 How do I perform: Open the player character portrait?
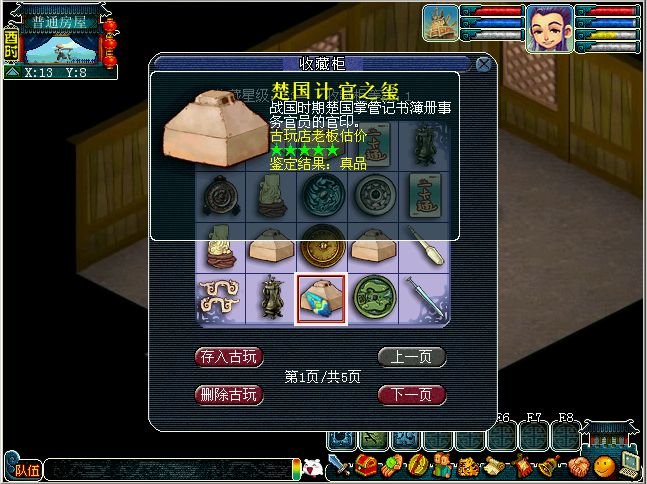[549, 25]
